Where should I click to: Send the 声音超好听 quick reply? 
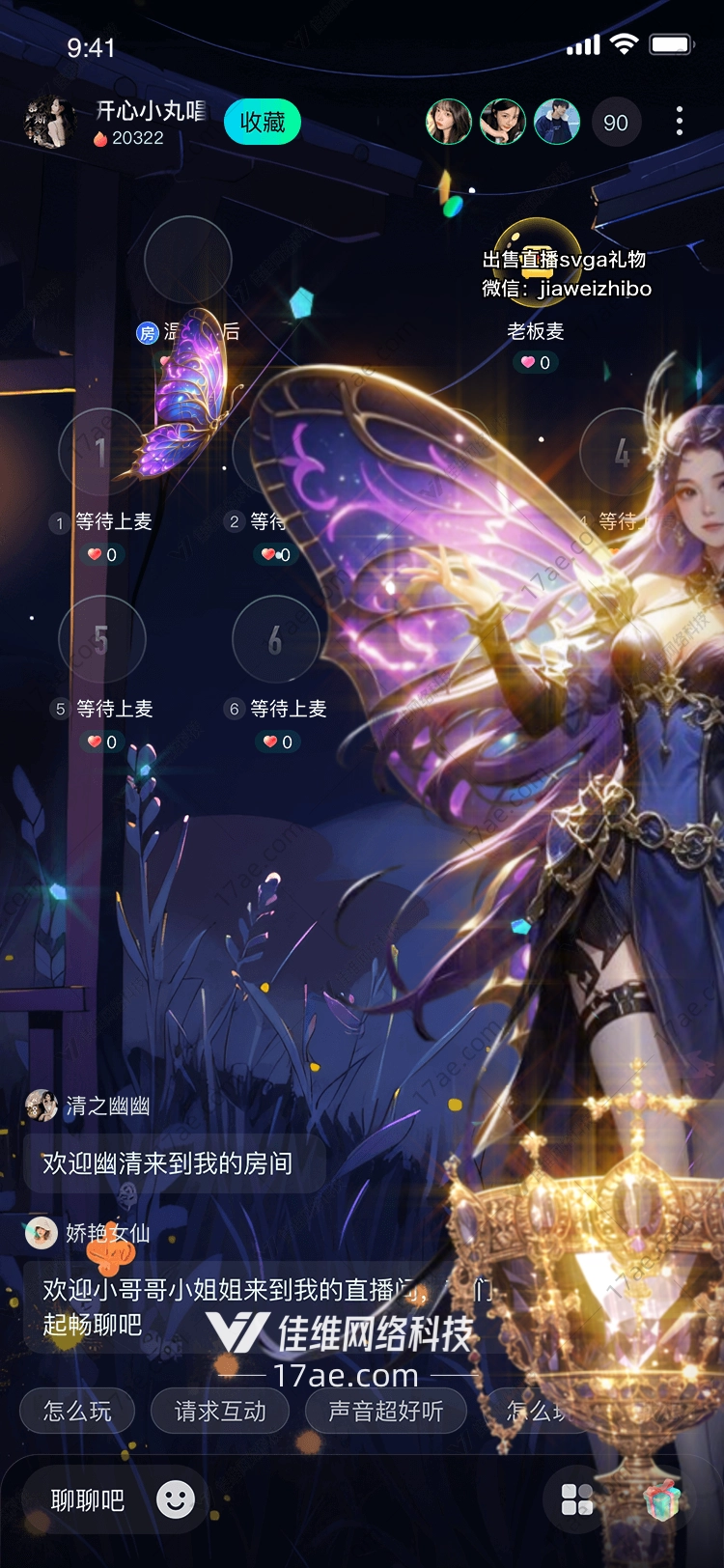pyautogui.click(x=385, y=1412)
